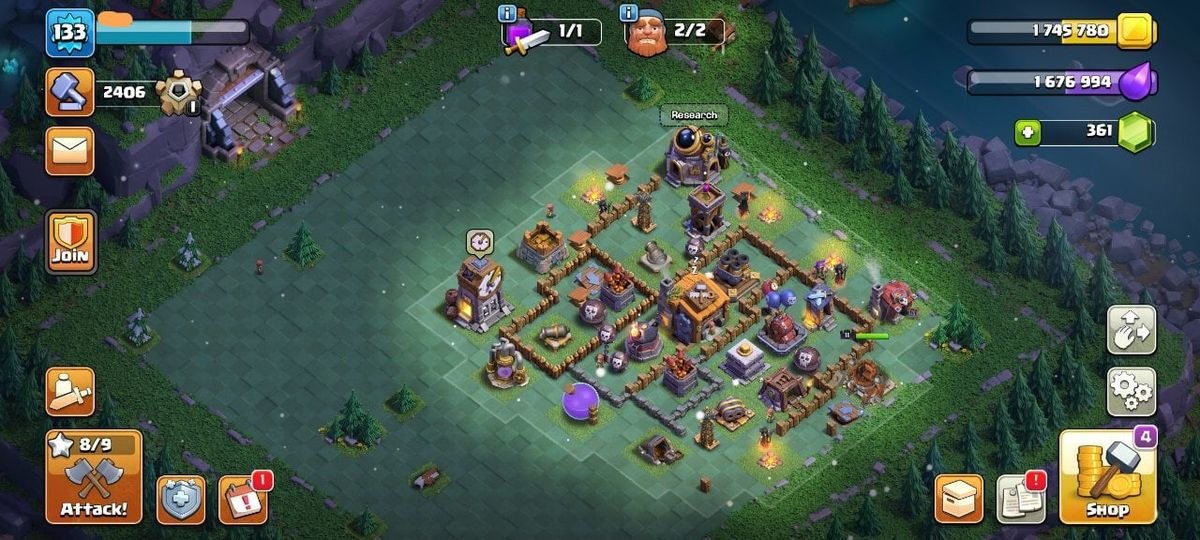Open the news notes icon
1200x540 pixels.
(x=1021, y=498)
